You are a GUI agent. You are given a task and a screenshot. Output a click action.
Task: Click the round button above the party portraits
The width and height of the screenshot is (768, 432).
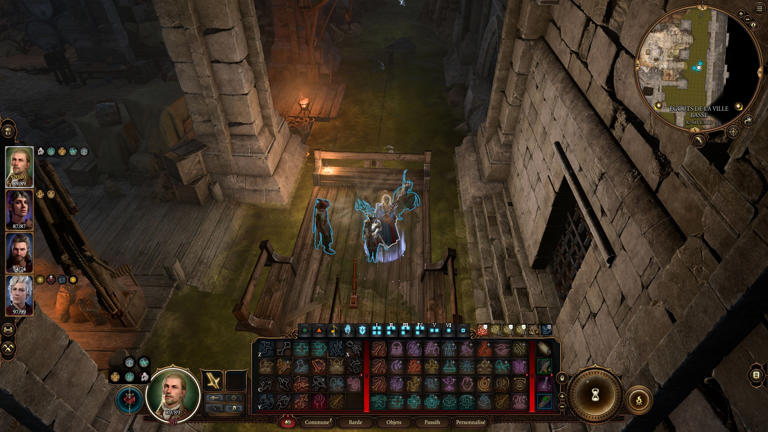pyautogui.click(x=8, y=129)
